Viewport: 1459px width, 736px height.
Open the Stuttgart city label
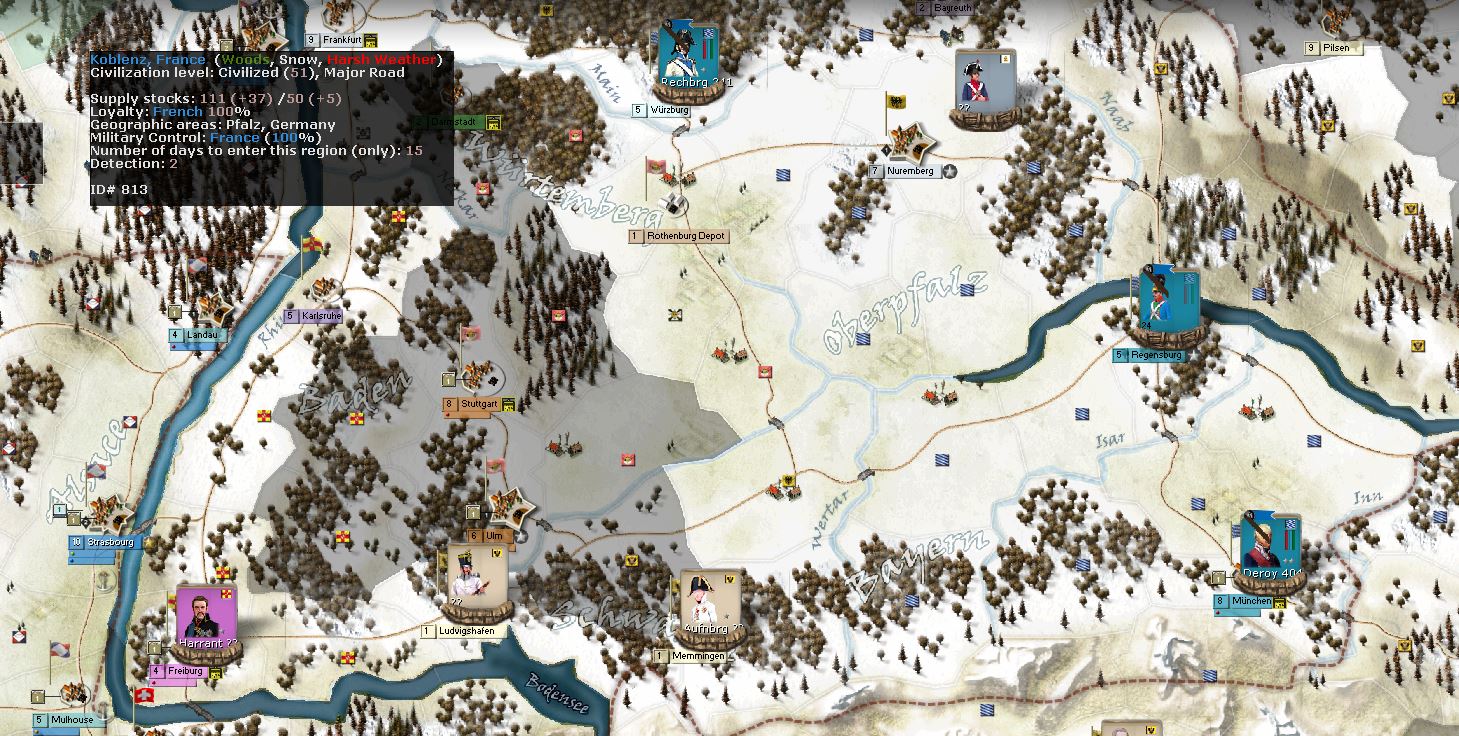pyautogui.click(x=478, y=405)
